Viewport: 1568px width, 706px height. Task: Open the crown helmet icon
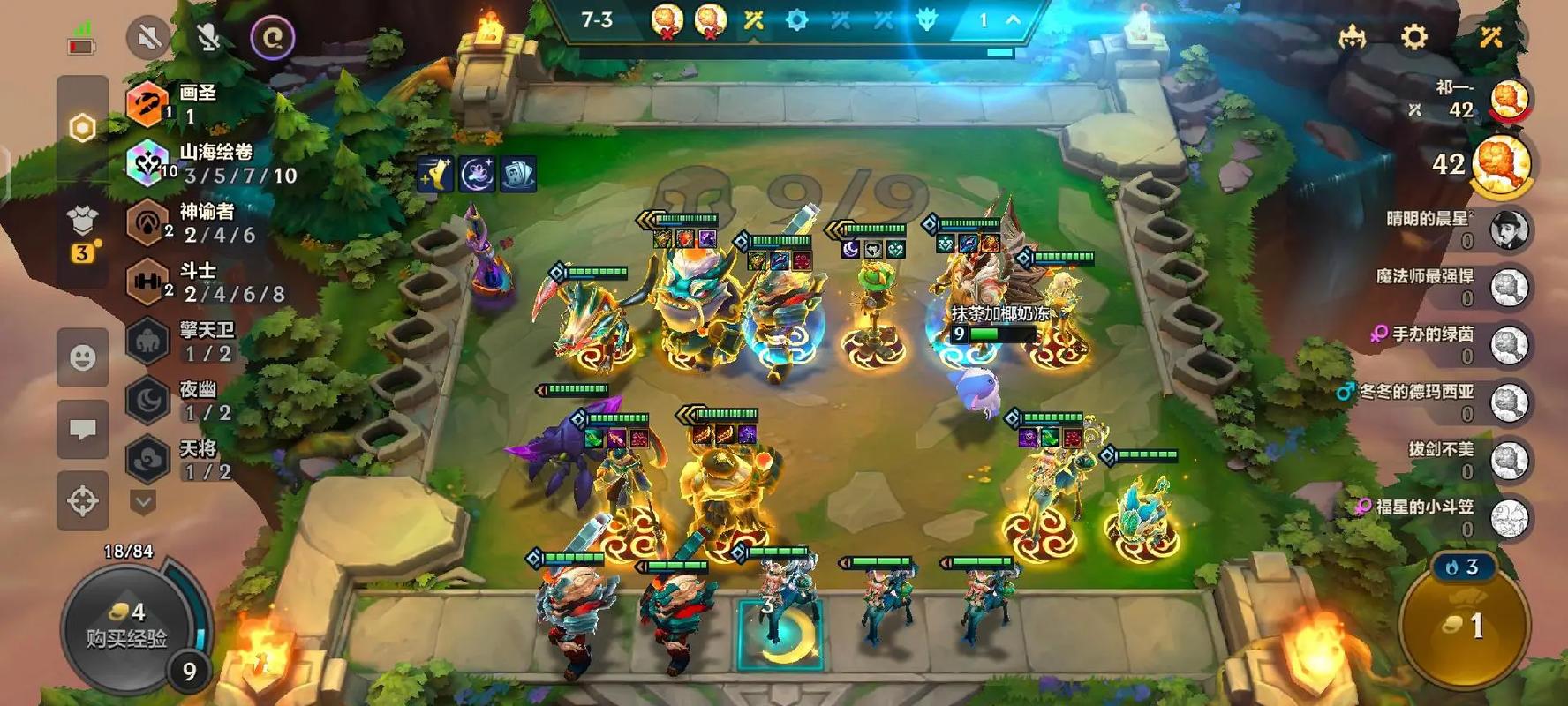click(x=1352, y=37)
